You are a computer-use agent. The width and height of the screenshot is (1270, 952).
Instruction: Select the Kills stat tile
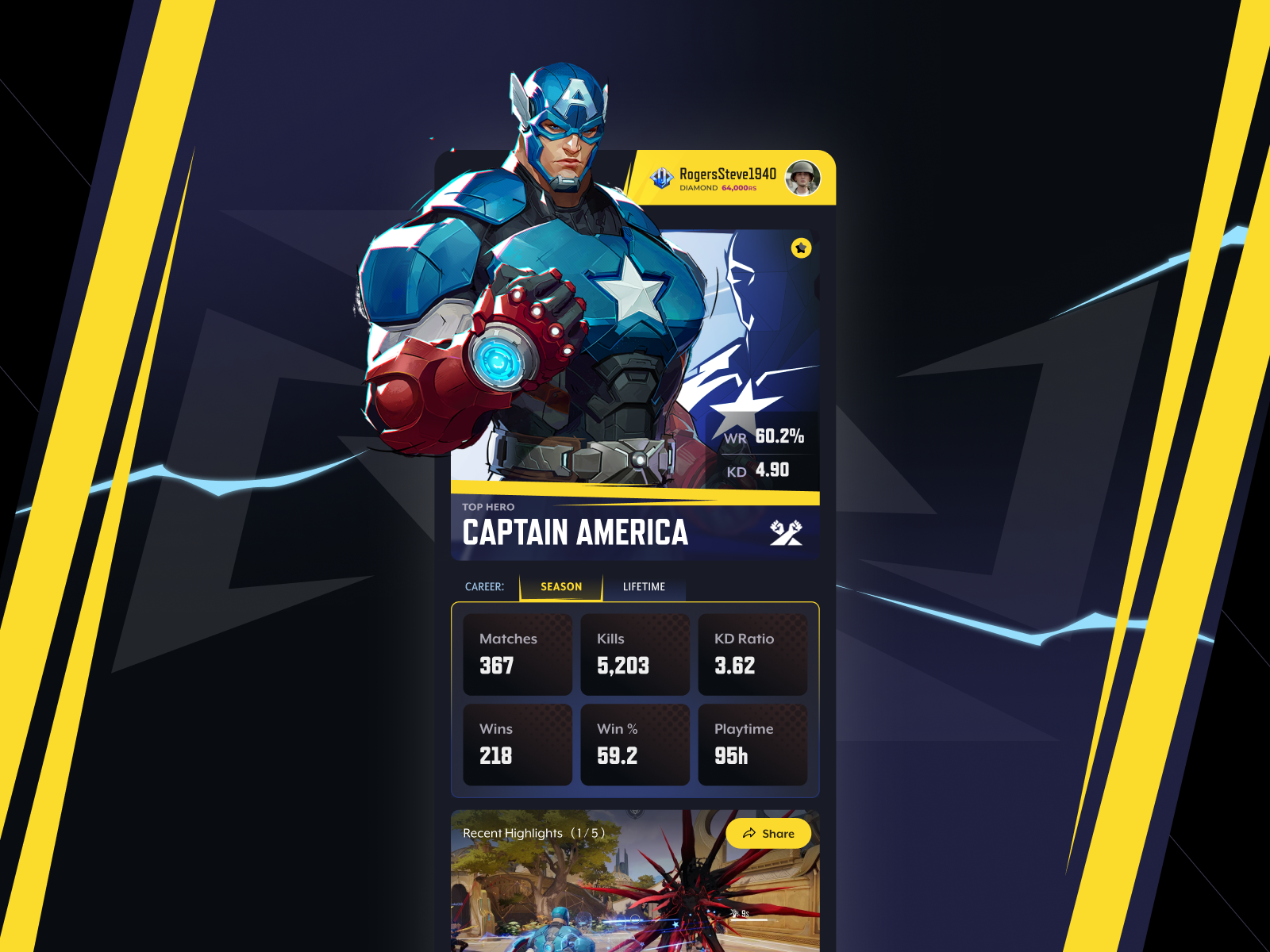point(635,654)
